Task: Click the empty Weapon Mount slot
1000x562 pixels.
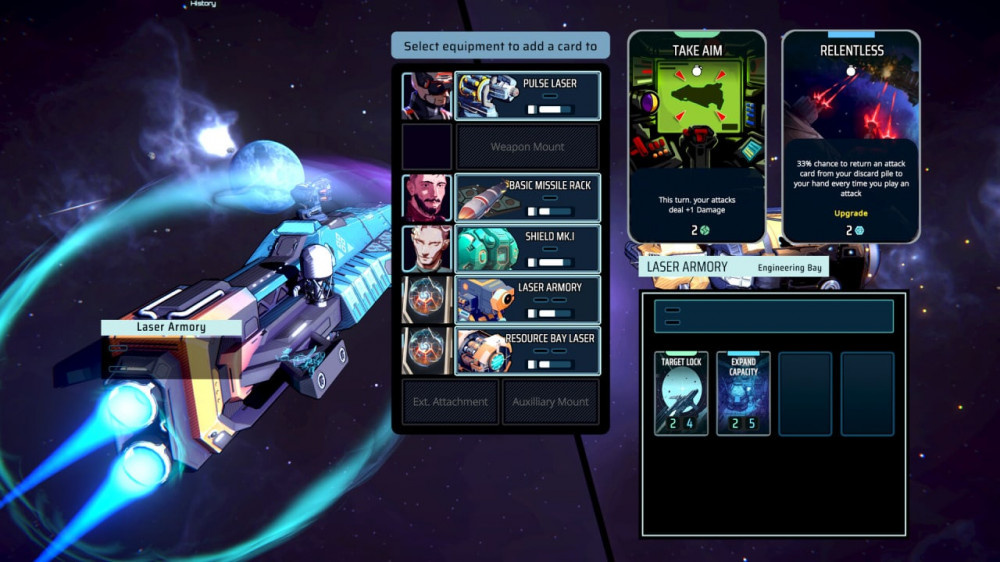Action: click(x=527, y=147)
